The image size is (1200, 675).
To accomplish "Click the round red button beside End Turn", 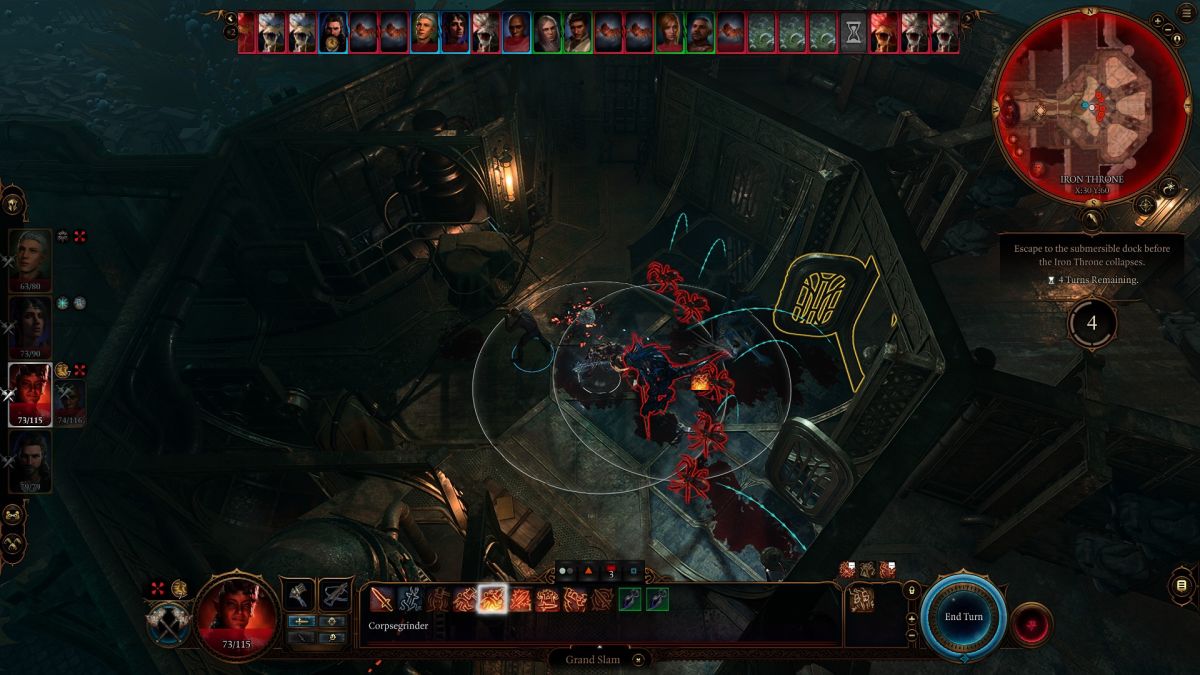I will click(x=1030, y=624).
